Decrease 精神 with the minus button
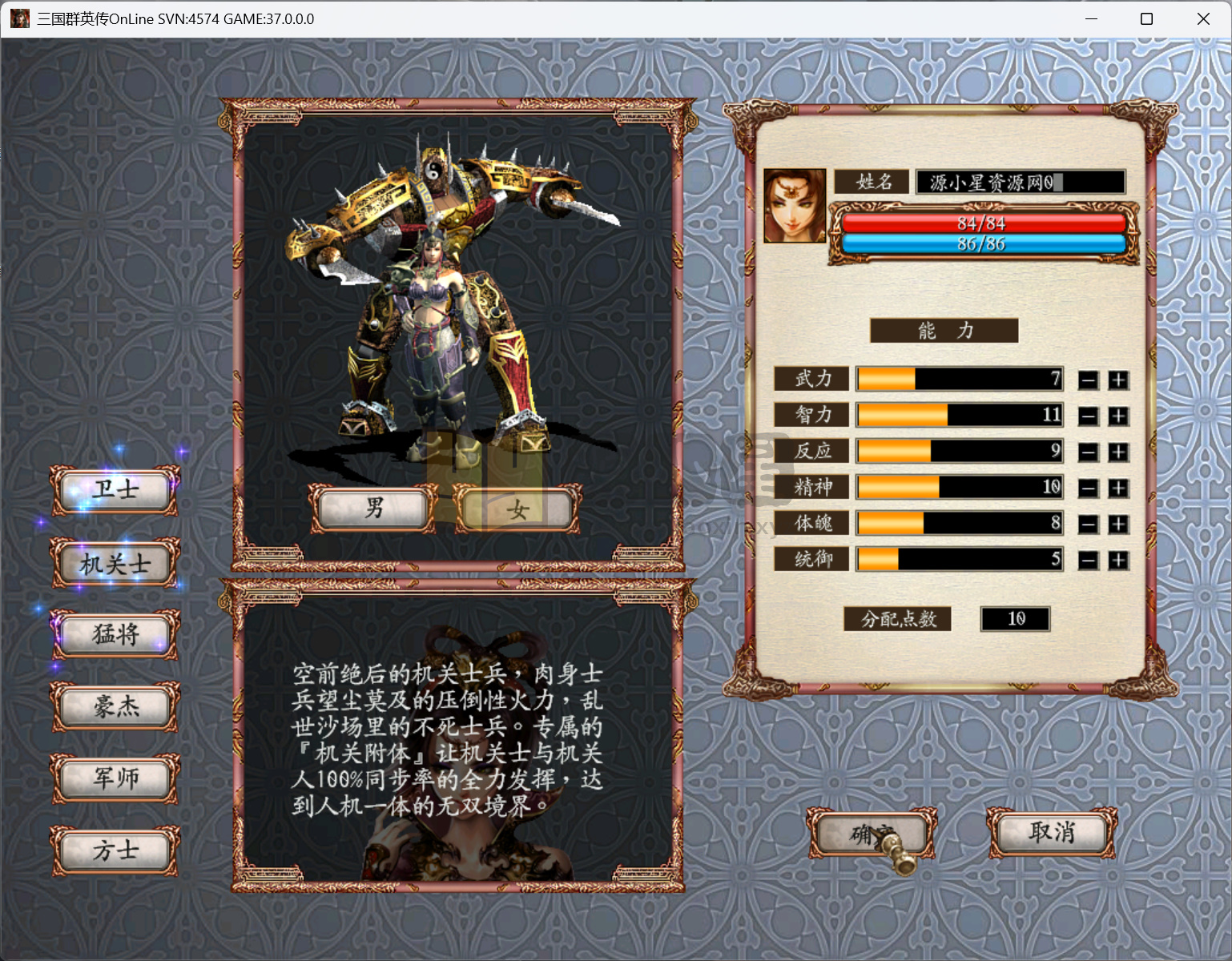This screenshot has height=961, width=1232. click(1088, 487)
